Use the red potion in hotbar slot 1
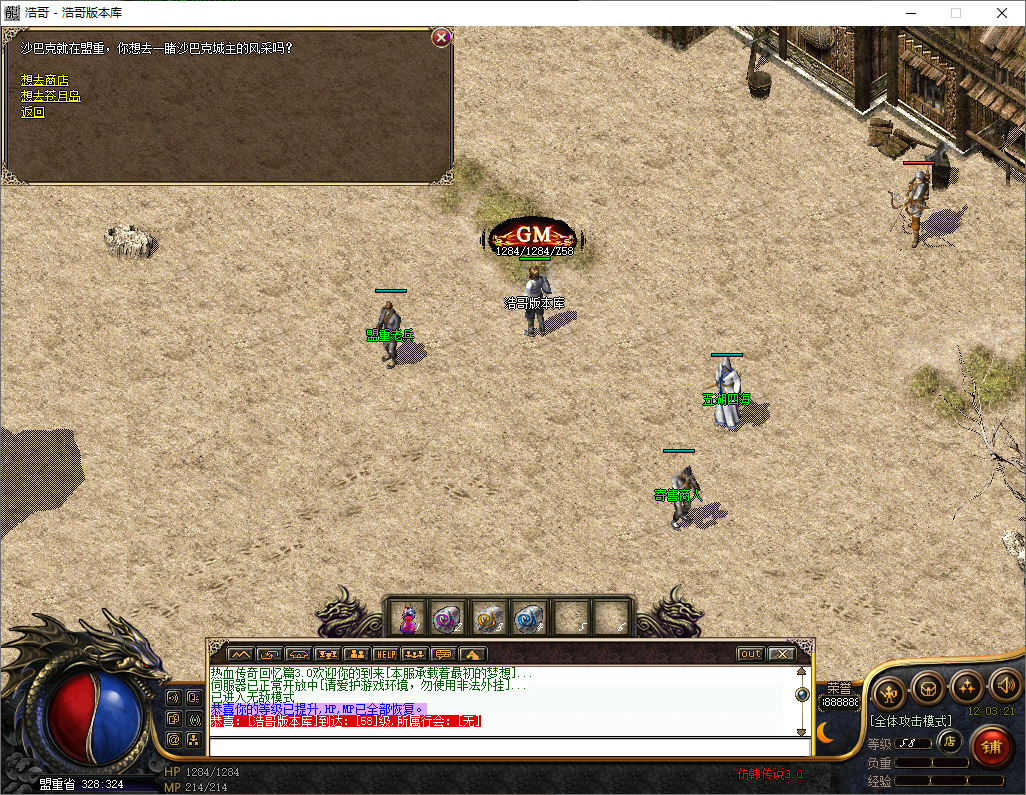The image size is (1026, 795). click(x=408, y=619)
